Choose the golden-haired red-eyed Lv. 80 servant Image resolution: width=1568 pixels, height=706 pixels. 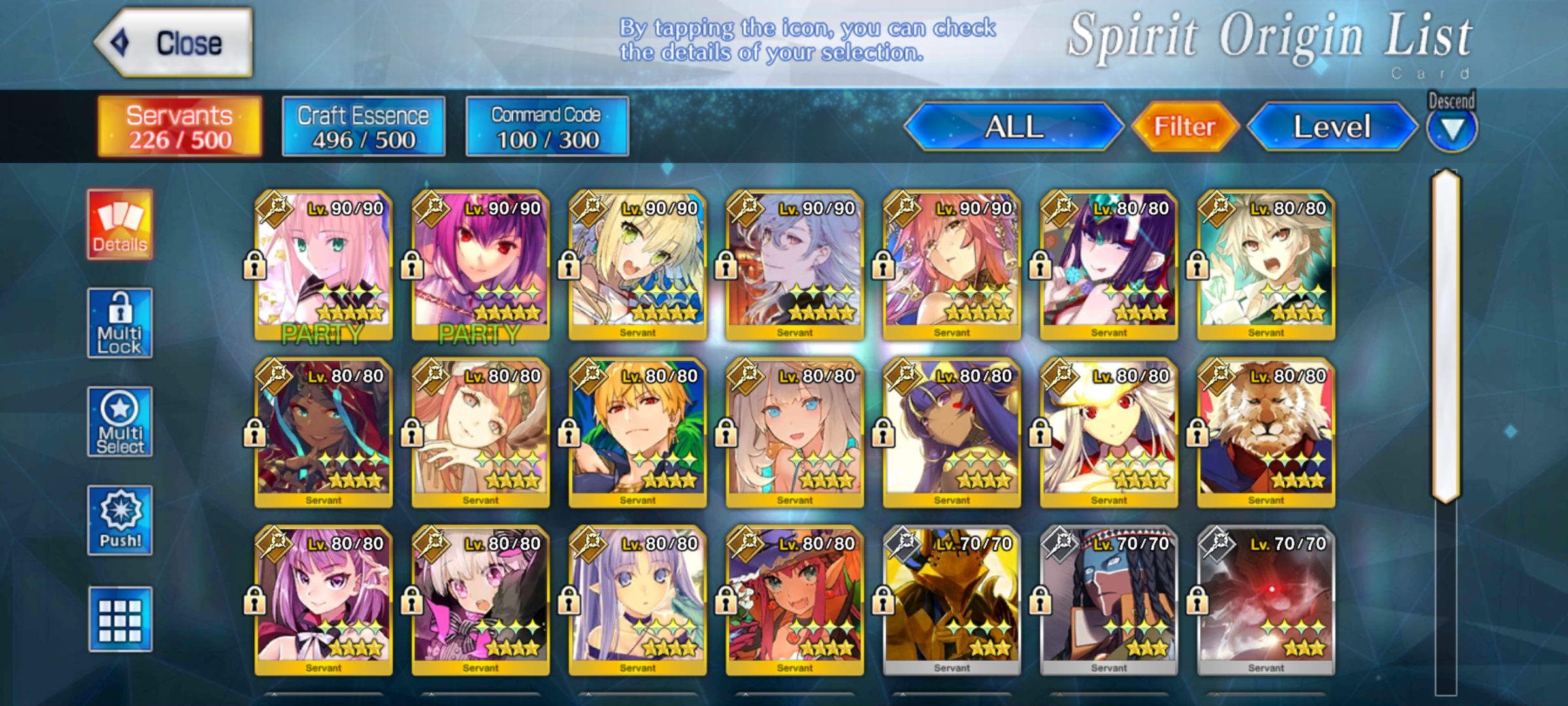(x=637, y=431)
